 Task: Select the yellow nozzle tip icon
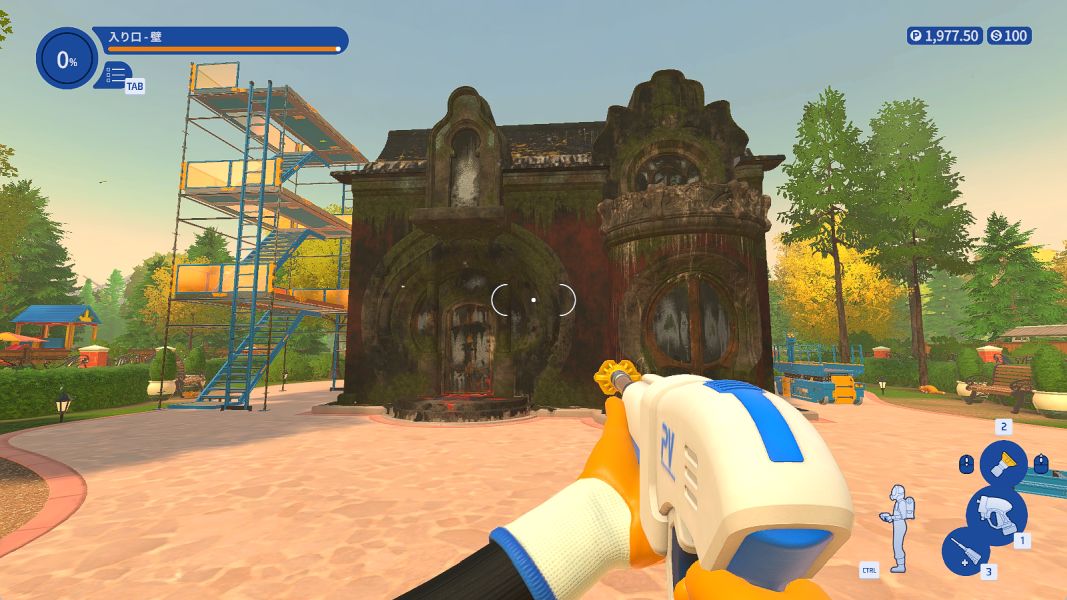point(1003,465)
